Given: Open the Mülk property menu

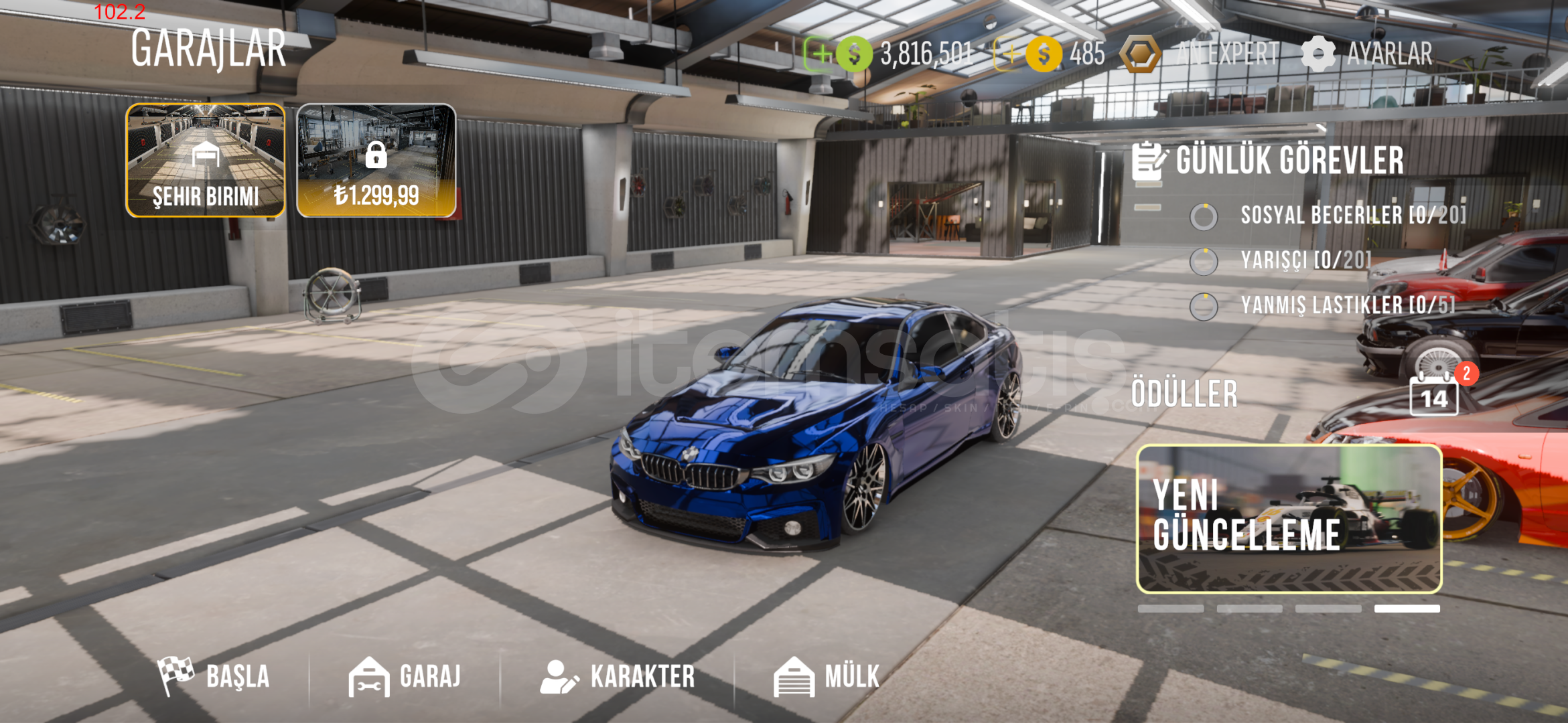Looking at the screenshot, I should point(827,676).
